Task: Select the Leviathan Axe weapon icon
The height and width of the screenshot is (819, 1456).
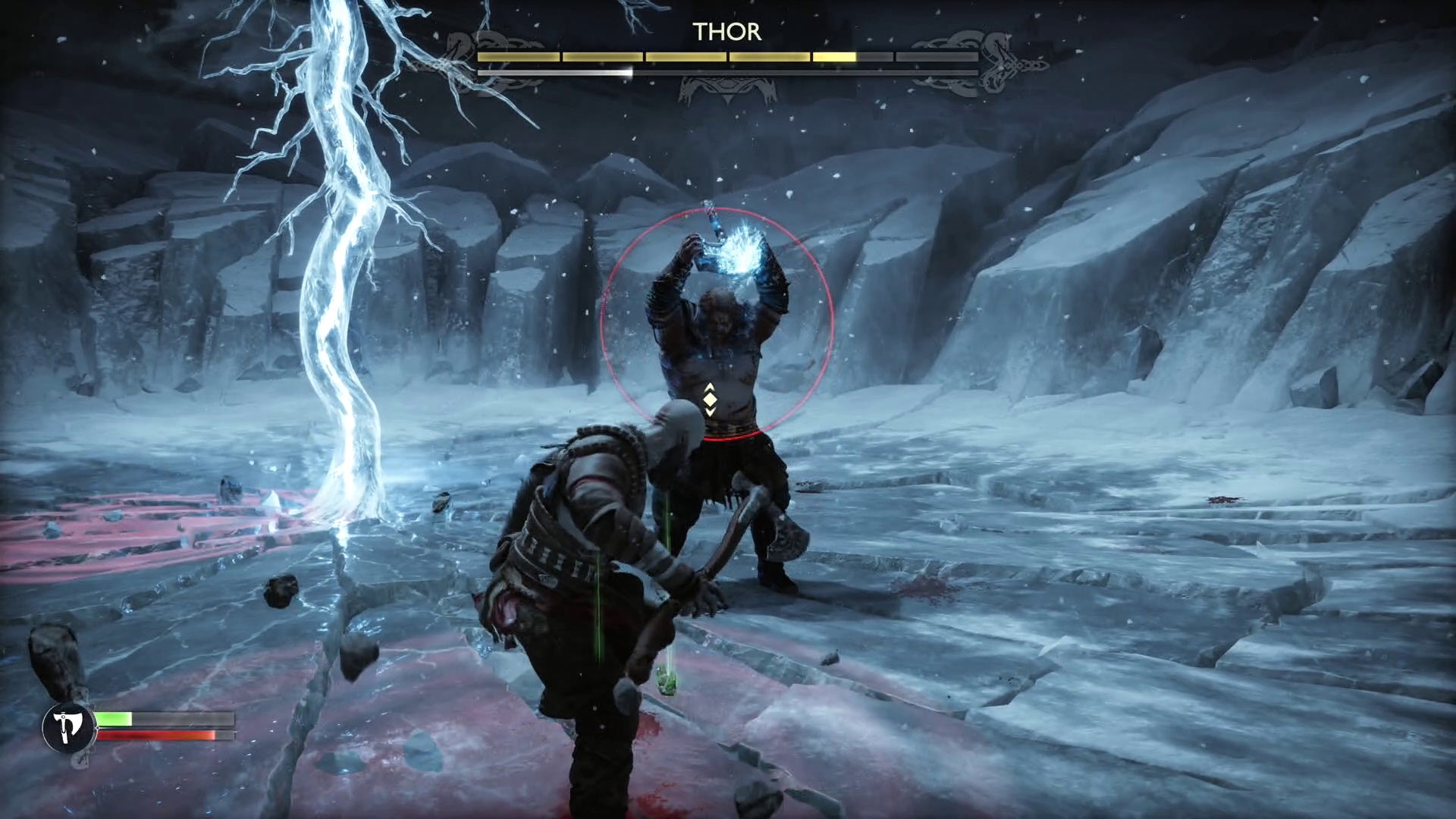Action: [69, 728]
